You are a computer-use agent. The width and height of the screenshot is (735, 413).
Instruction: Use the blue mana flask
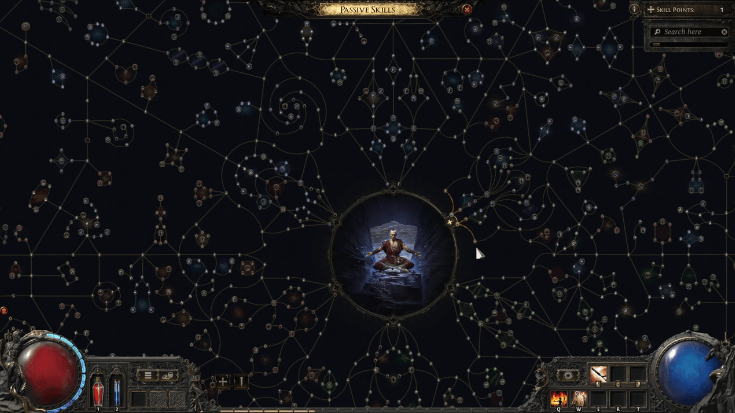point(116,390)
